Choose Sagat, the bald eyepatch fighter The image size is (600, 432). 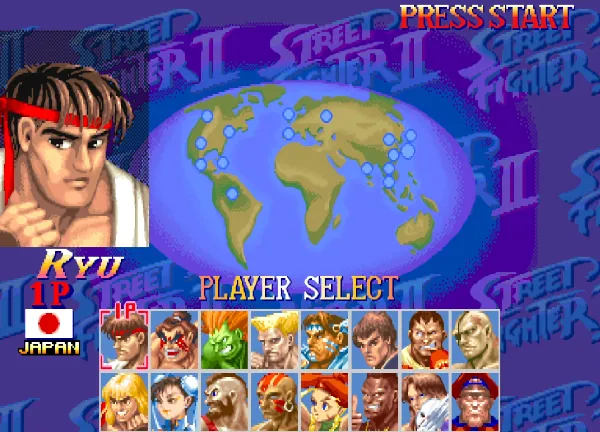(x=474, y=338)
